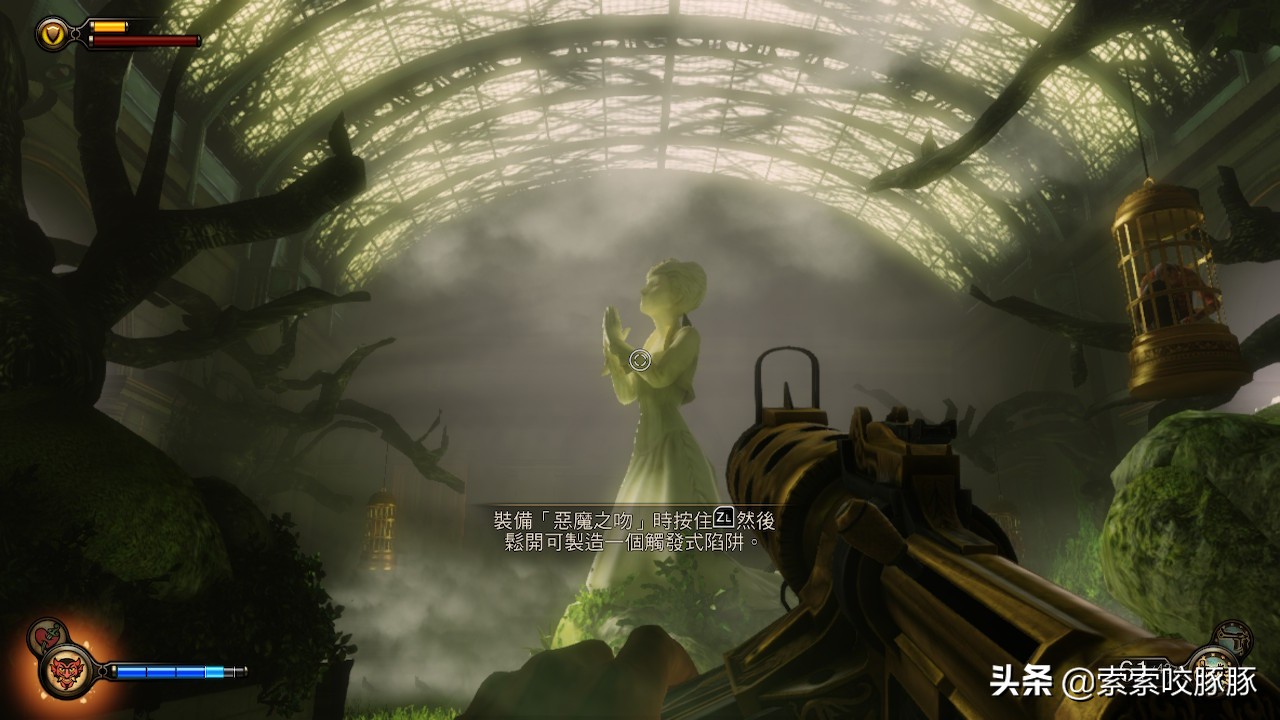Click the shield emblem in the top-left HUD

pyautogui.click(x=52, y=34)
